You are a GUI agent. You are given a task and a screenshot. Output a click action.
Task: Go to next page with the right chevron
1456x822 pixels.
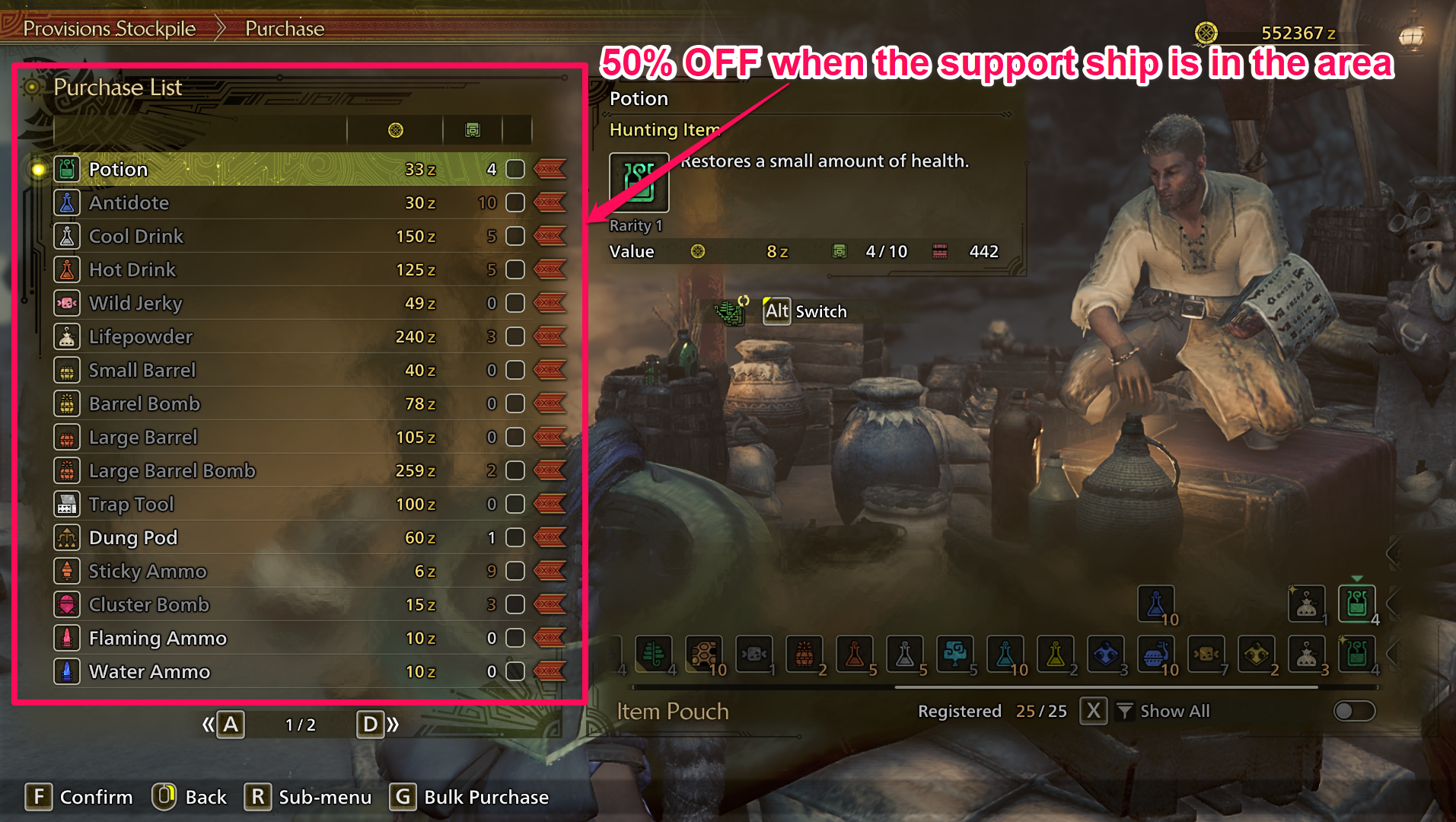pyautogui.click(x=393, y=725)
